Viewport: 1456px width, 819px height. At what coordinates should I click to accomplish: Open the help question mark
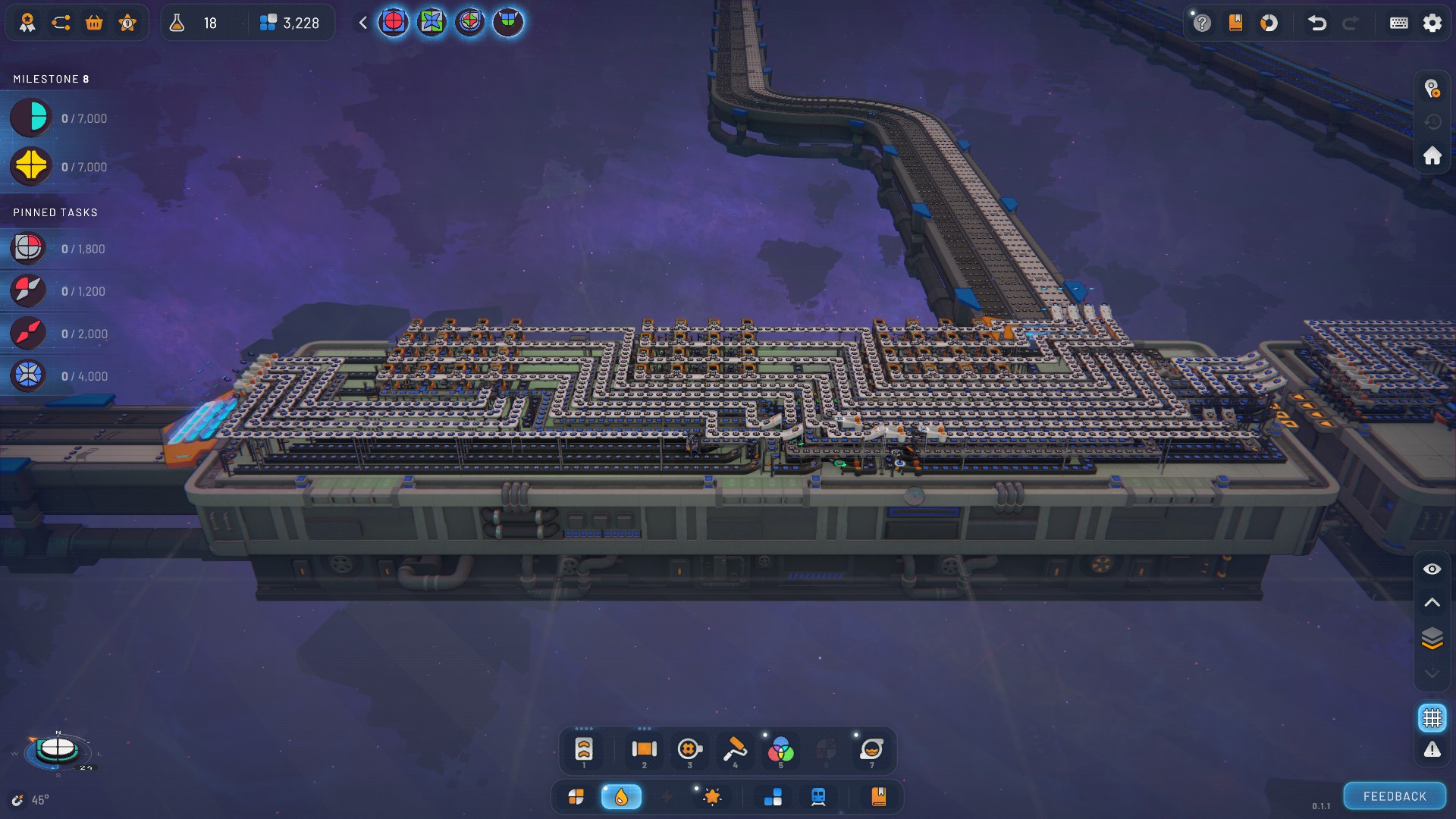(x=1202, y=23)
